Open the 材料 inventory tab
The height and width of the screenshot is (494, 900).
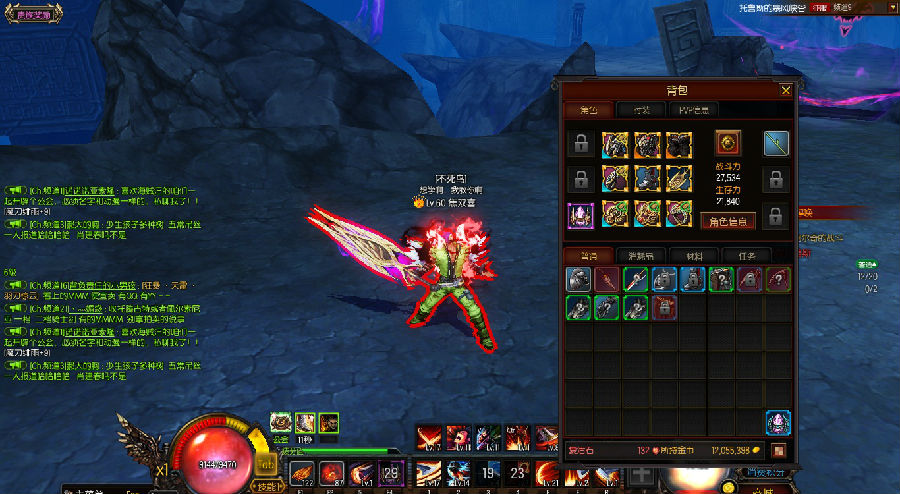(688, 255)
